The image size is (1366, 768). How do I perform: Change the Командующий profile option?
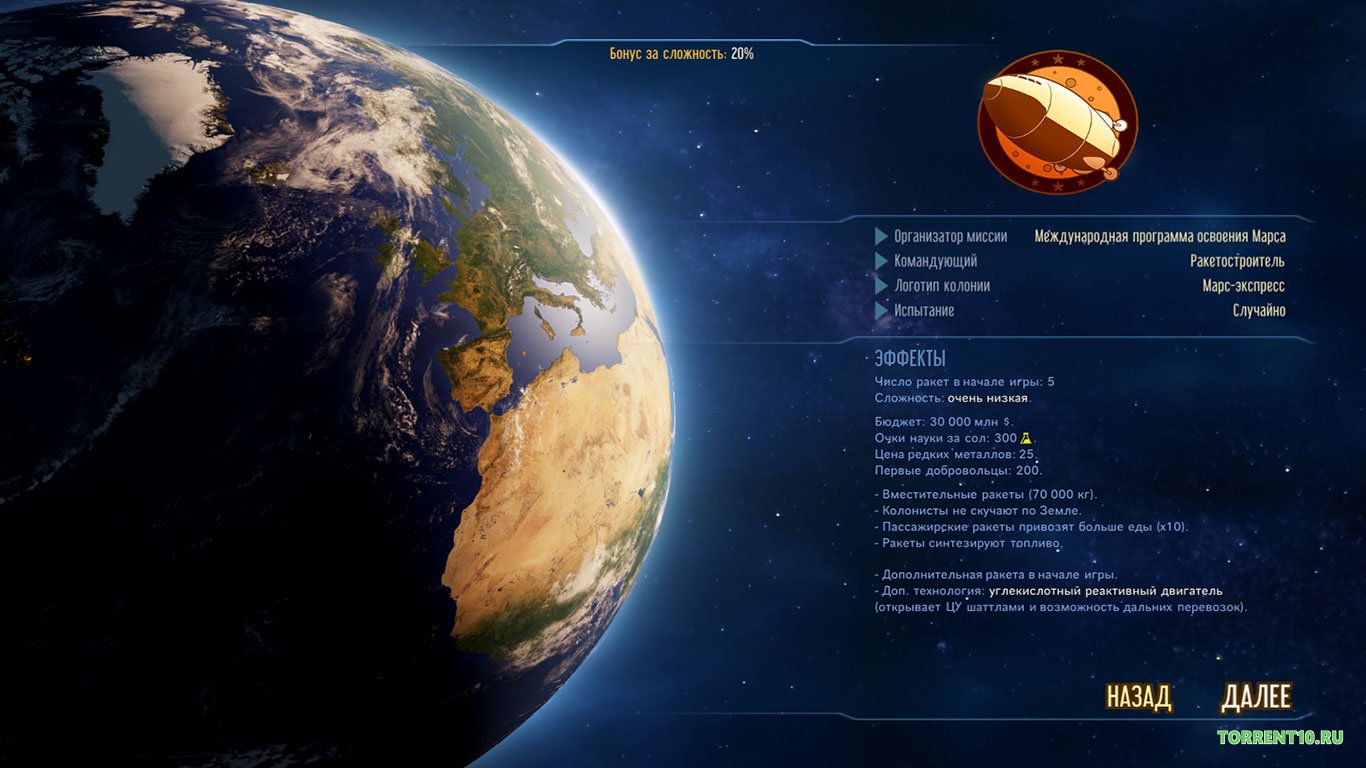click(x=935, y=261)
